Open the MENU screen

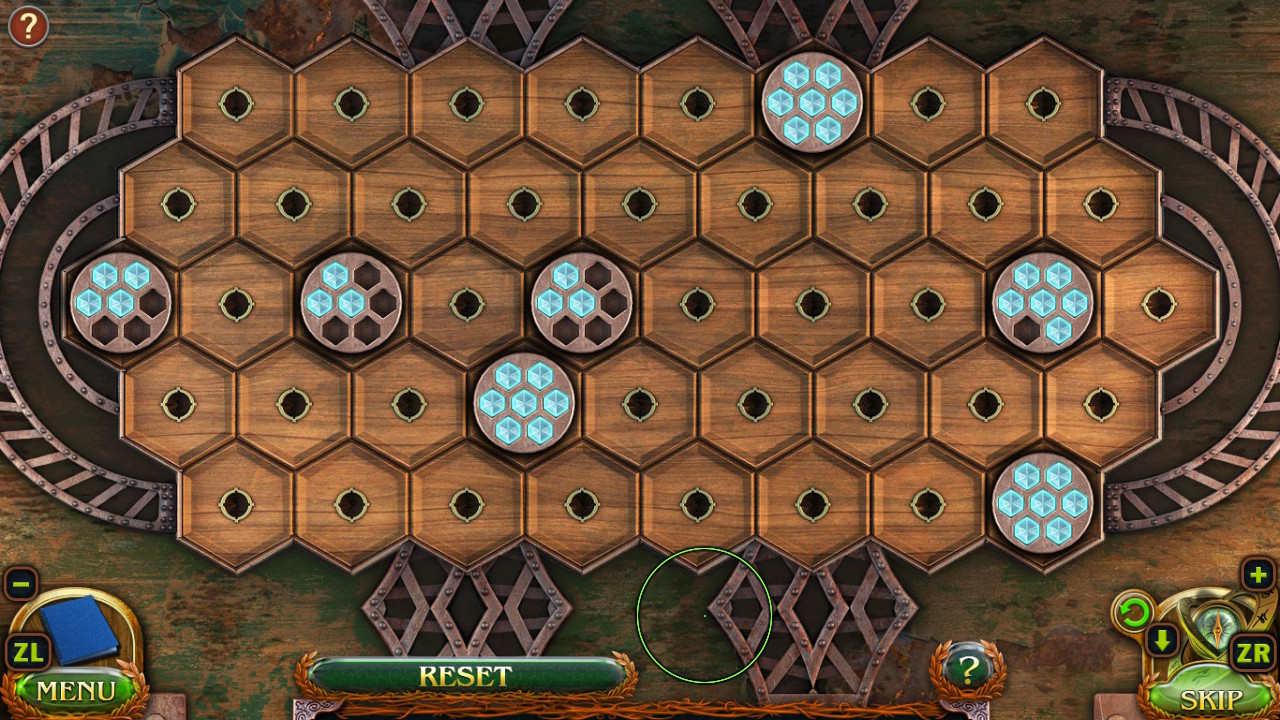(75, 690)
